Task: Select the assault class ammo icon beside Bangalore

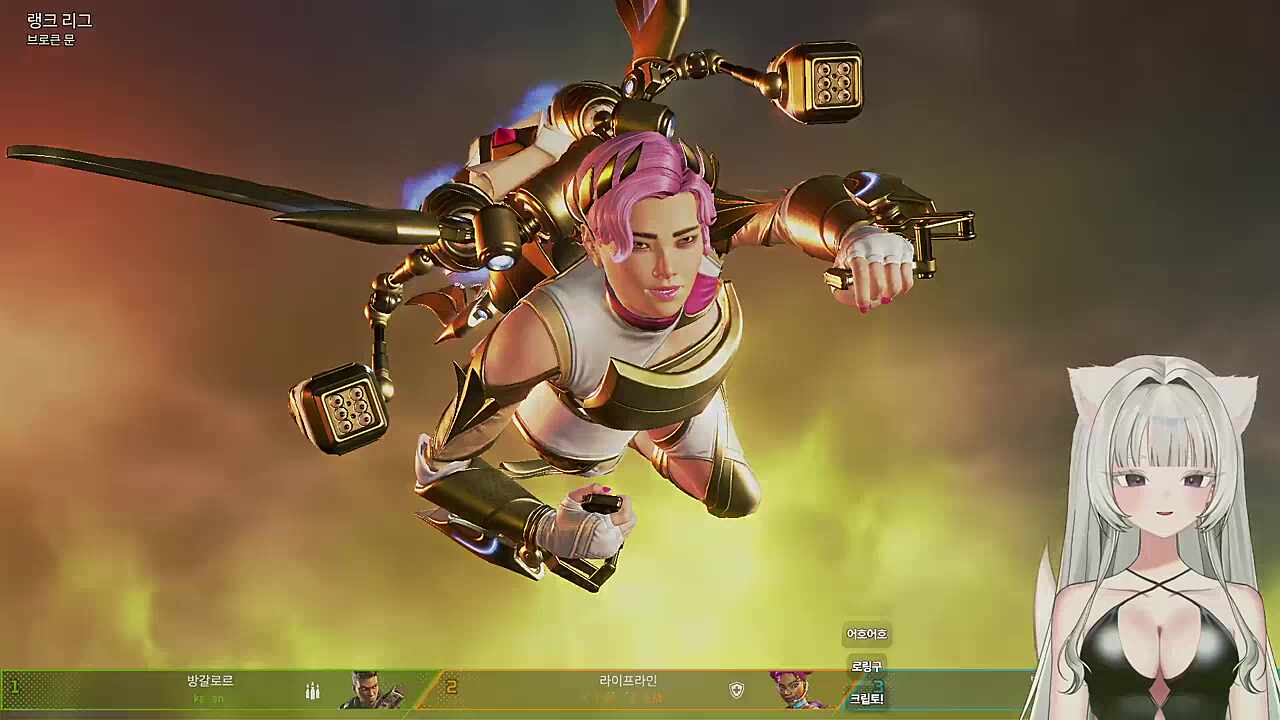Action: 313,690
